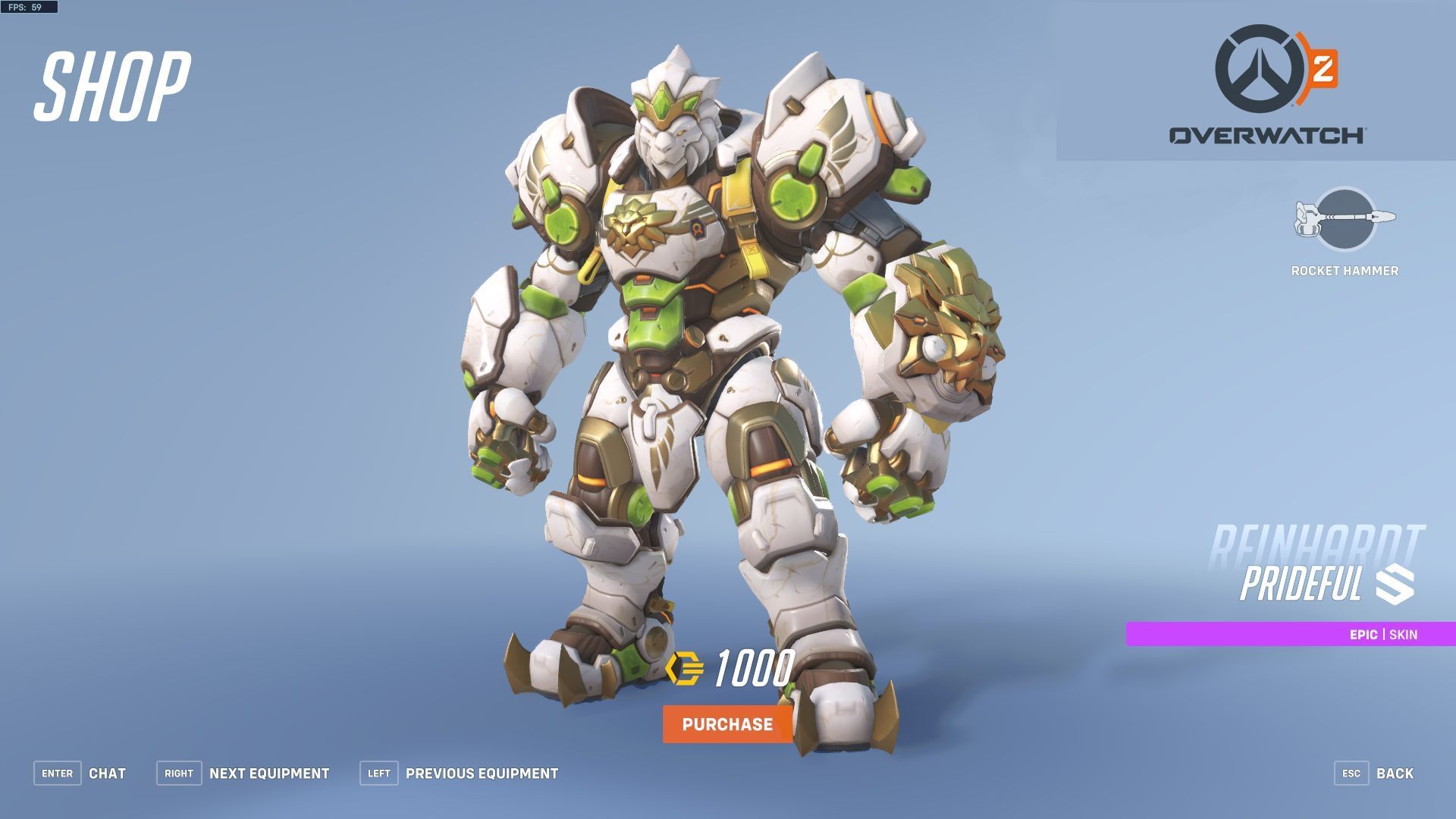This screenshot has width=1456, height=819.
Task: Open the CHAT
Action: [x=108, y=773]
